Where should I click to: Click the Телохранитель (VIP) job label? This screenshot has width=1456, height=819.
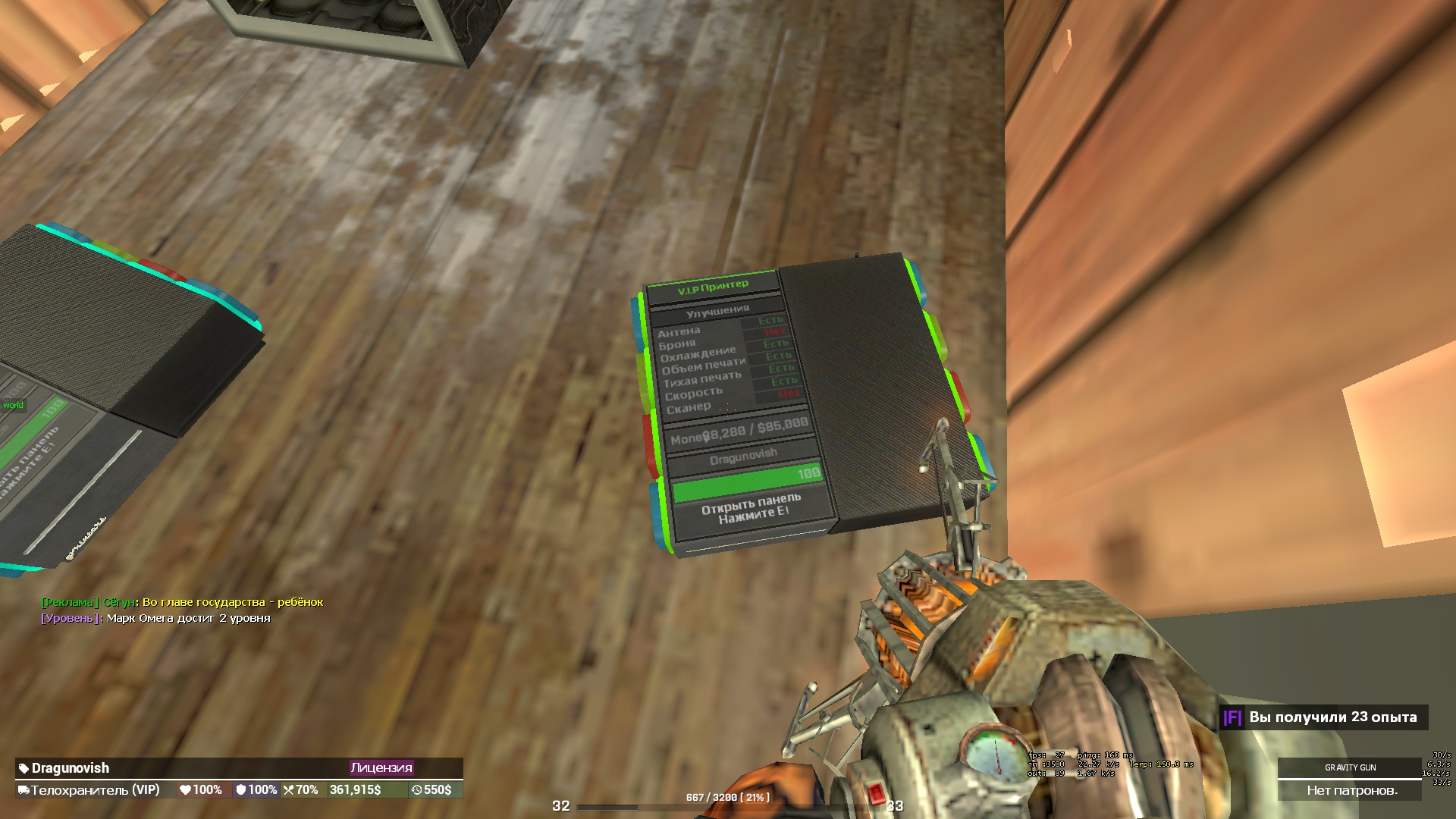95,790
